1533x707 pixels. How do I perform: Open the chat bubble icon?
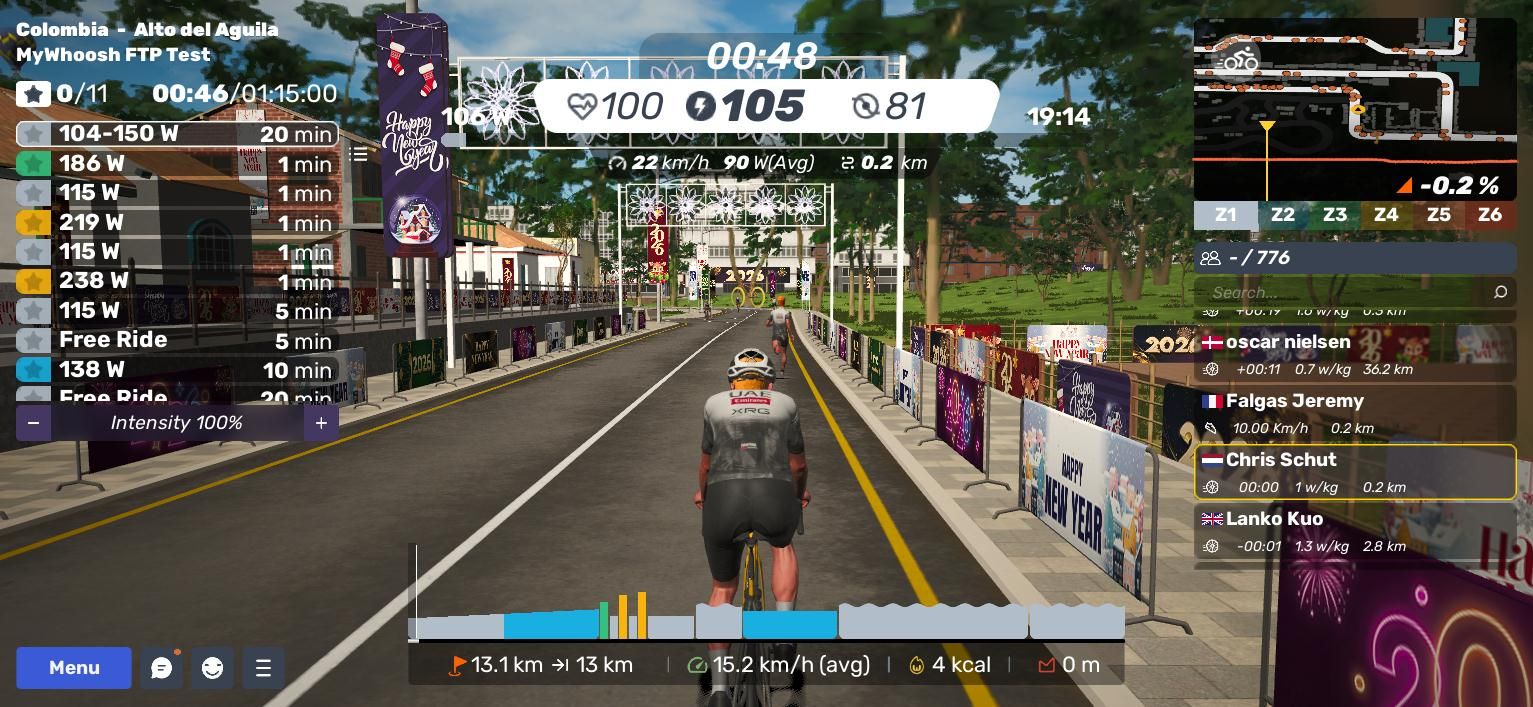[162, 668]
